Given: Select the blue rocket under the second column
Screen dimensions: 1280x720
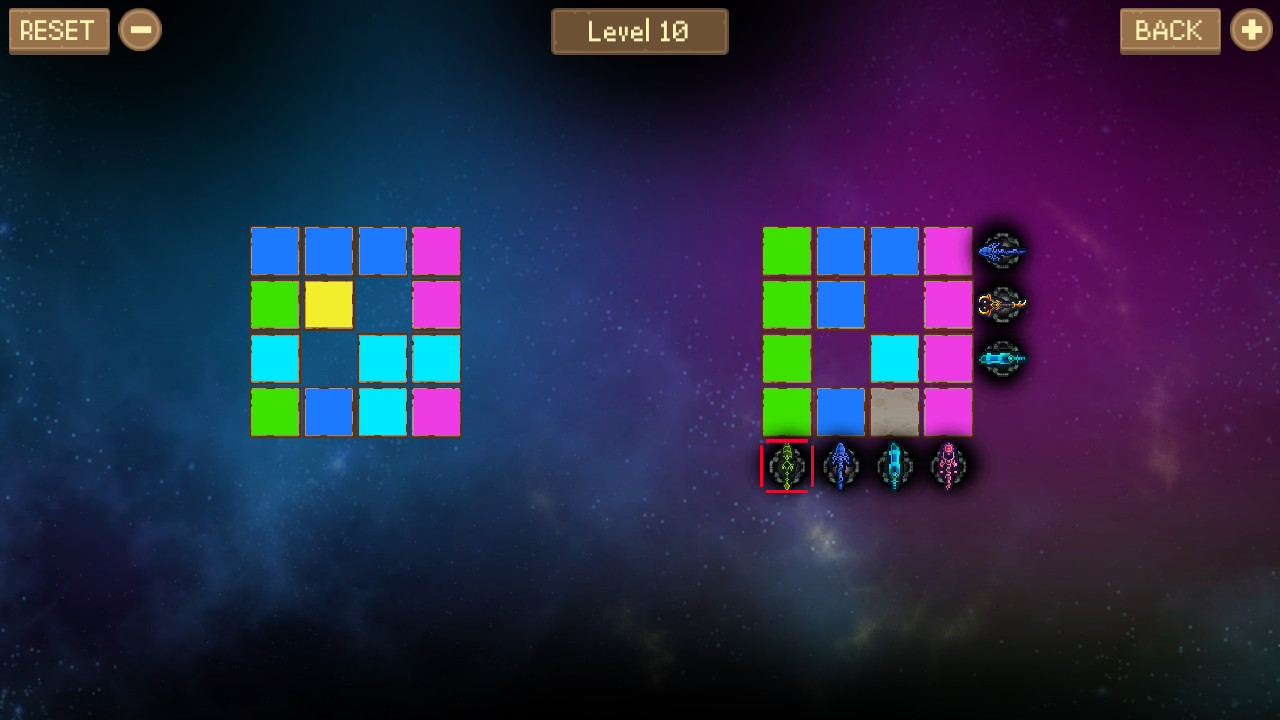Looking at the screenshot, I should click(x=840, y=466).
